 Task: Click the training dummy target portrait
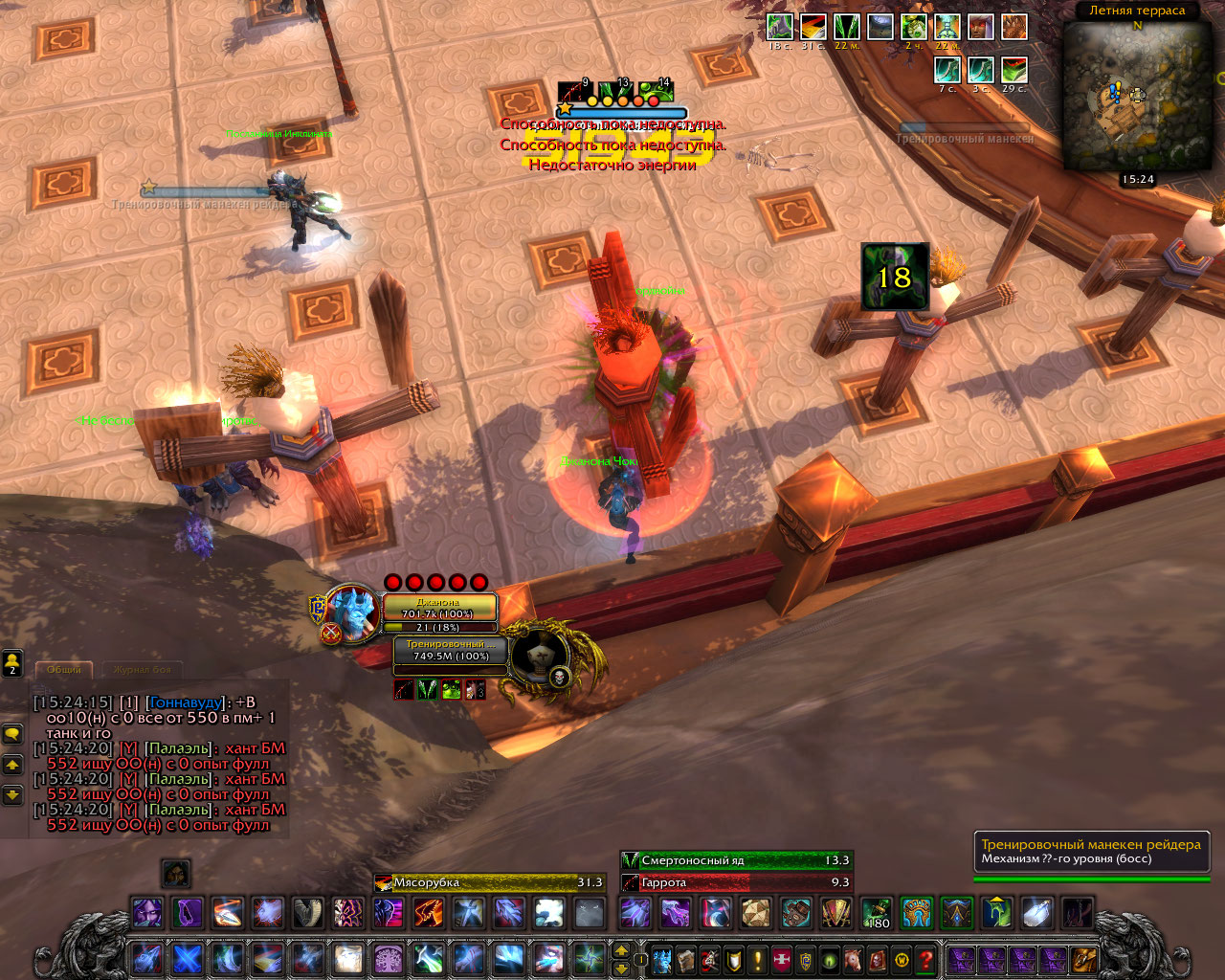(x=541, y=656)
